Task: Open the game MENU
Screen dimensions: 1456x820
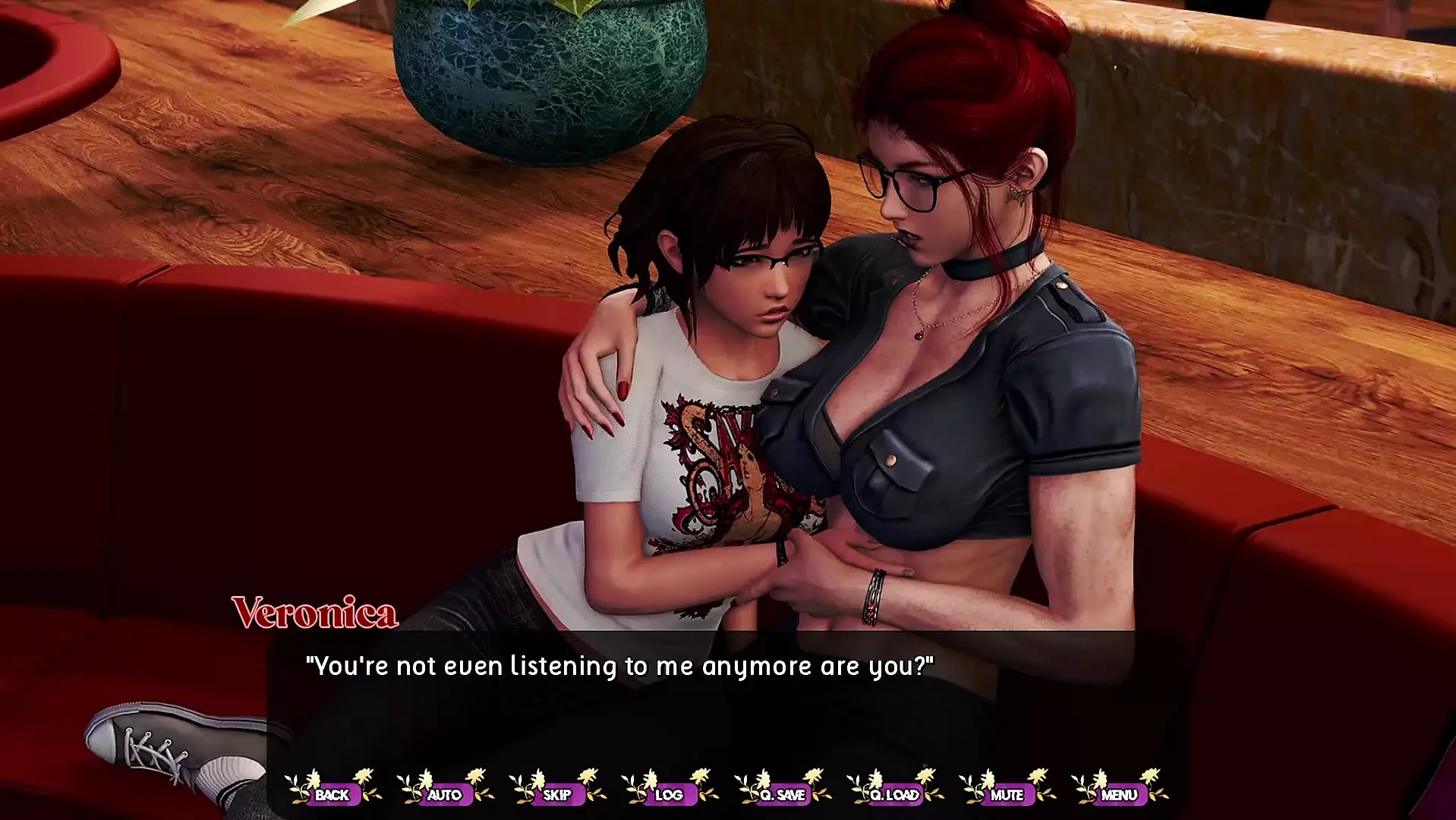Action: point(1119,794)
